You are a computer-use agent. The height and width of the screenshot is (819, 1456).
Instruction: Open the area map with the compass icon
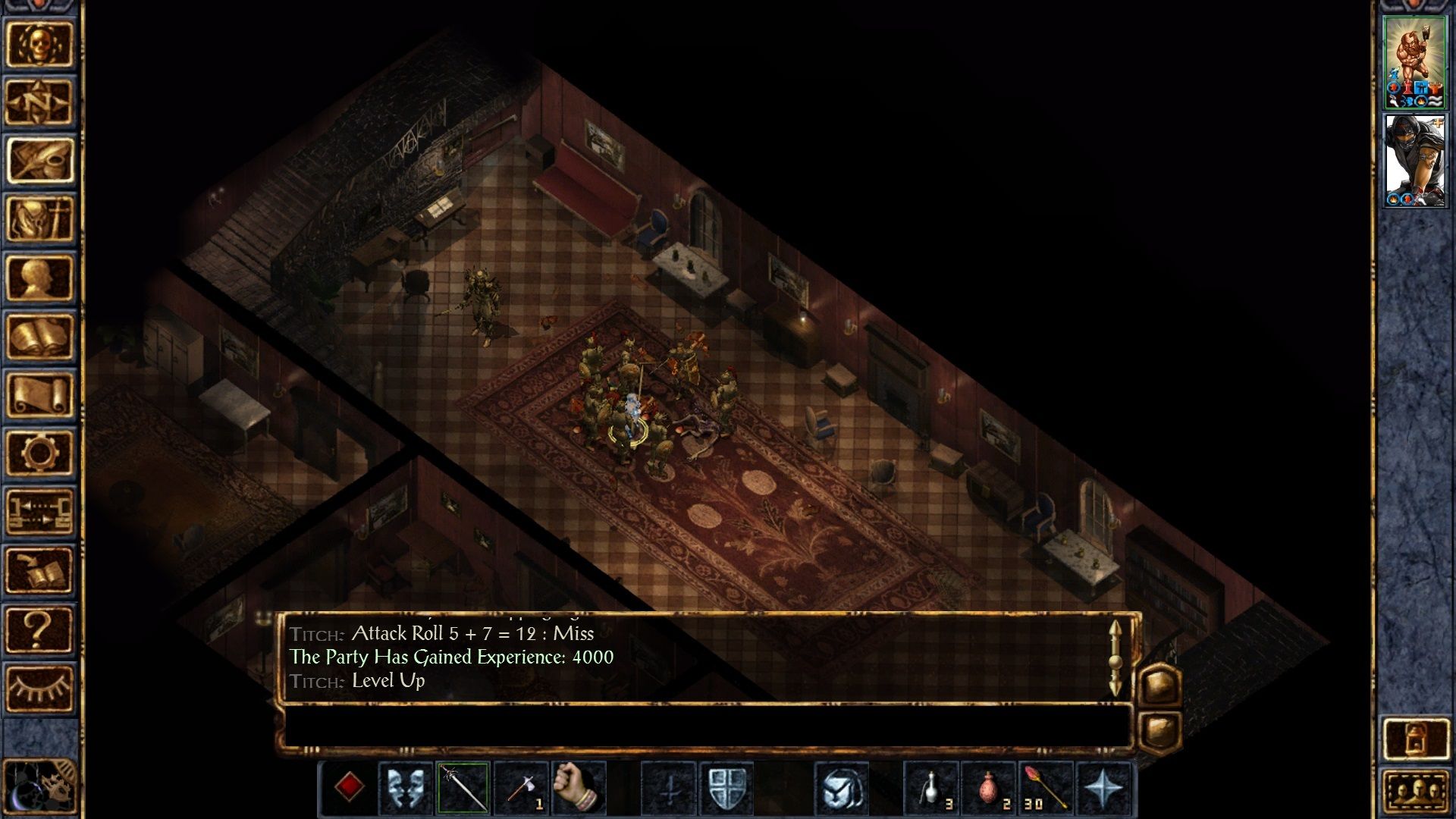click(39, 102)
